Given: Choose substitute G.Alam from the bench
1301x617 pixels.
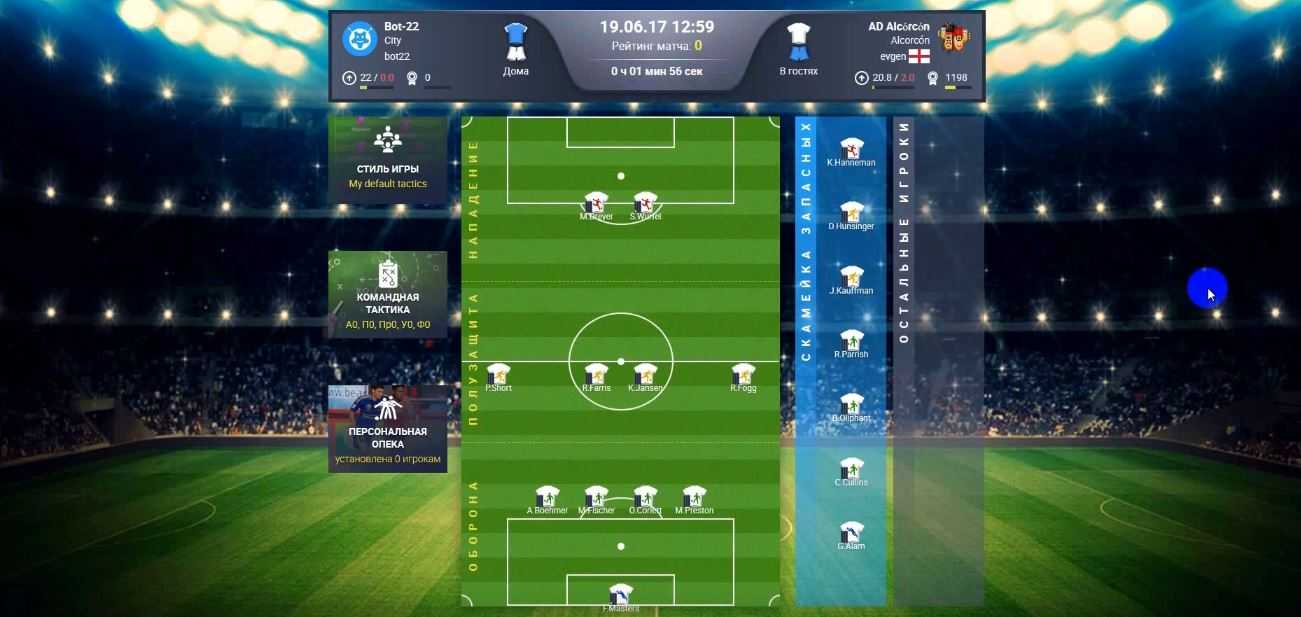Looking at the screenshot, I should click(x=851, y=534).
